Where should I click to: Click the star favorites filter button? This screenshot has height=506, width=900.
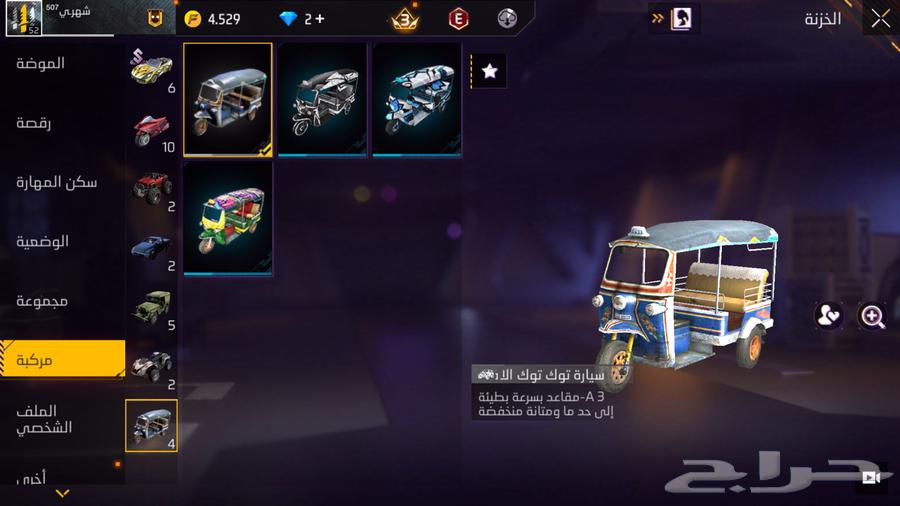click(x=489, y=71)
